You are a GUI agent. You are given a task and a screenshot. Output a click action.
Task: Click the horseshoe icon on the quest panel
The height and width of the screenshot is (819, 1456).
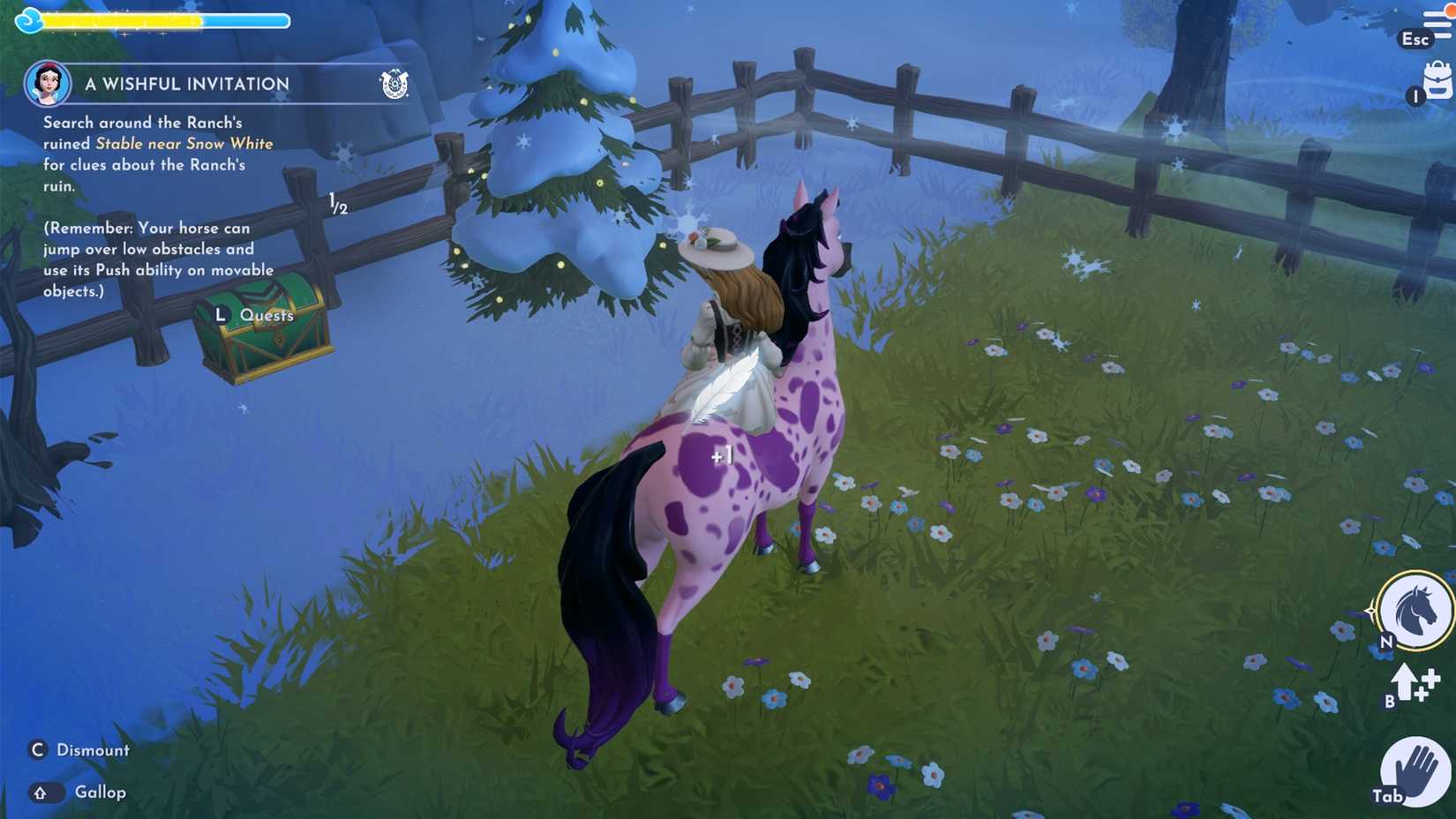coord(397,82)
